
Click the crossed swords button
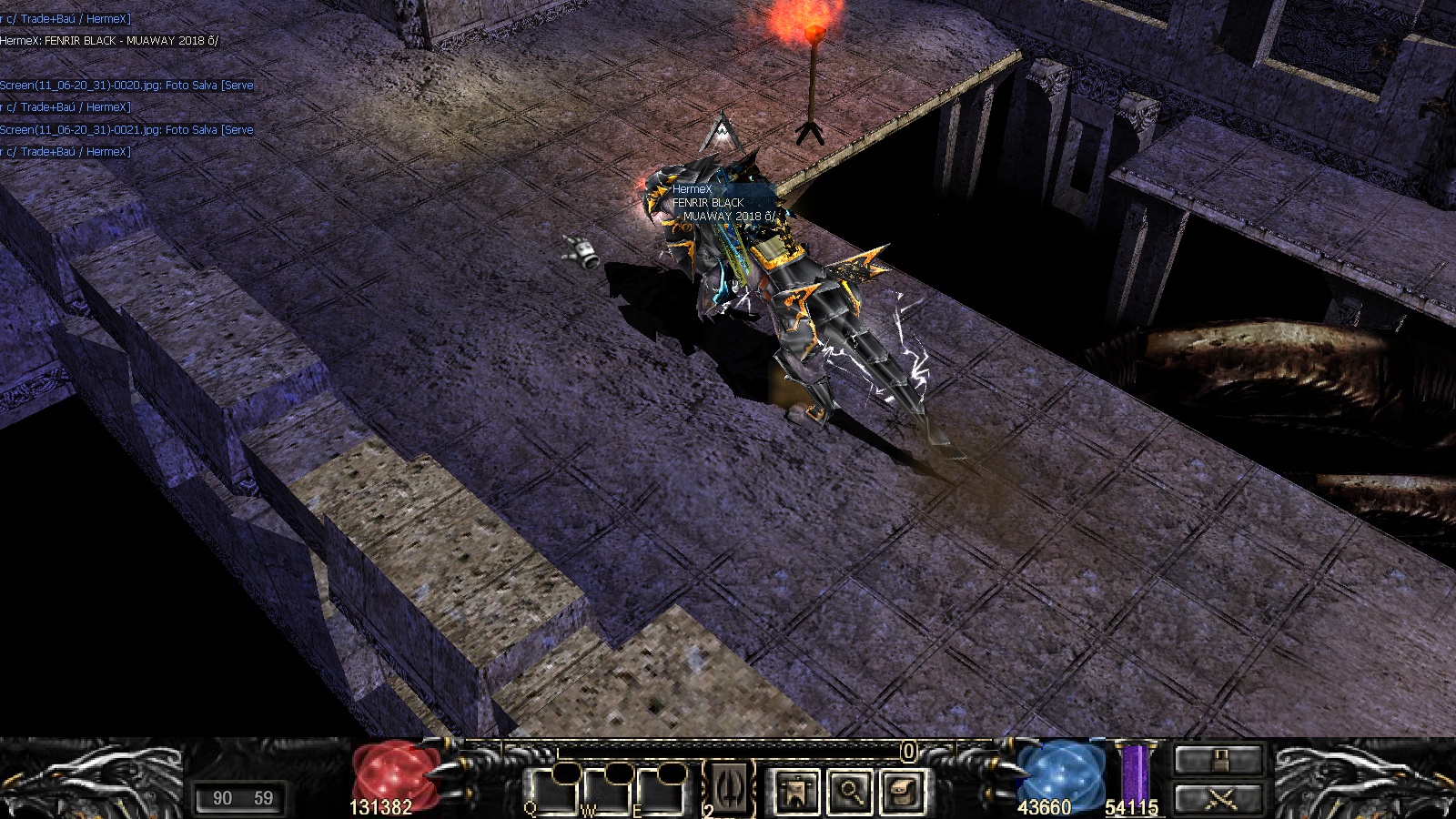pyautogui.click(x=1219, y=799)
